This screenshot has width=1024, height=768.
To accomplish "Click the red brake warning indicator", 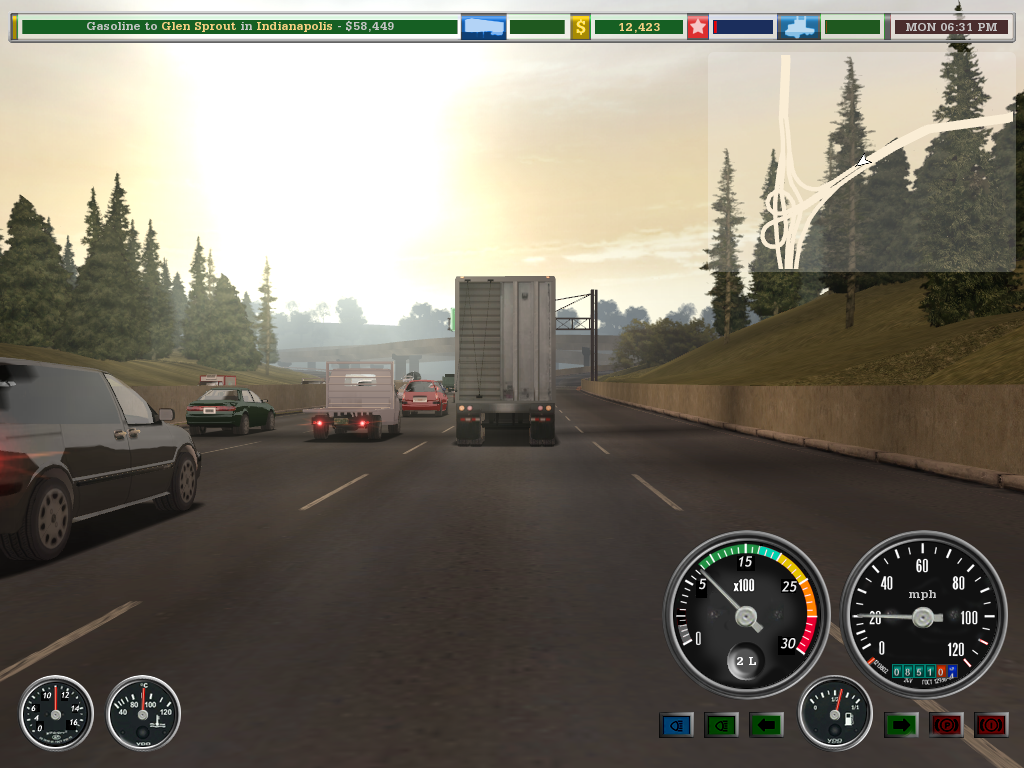I will tap(991, 725).
